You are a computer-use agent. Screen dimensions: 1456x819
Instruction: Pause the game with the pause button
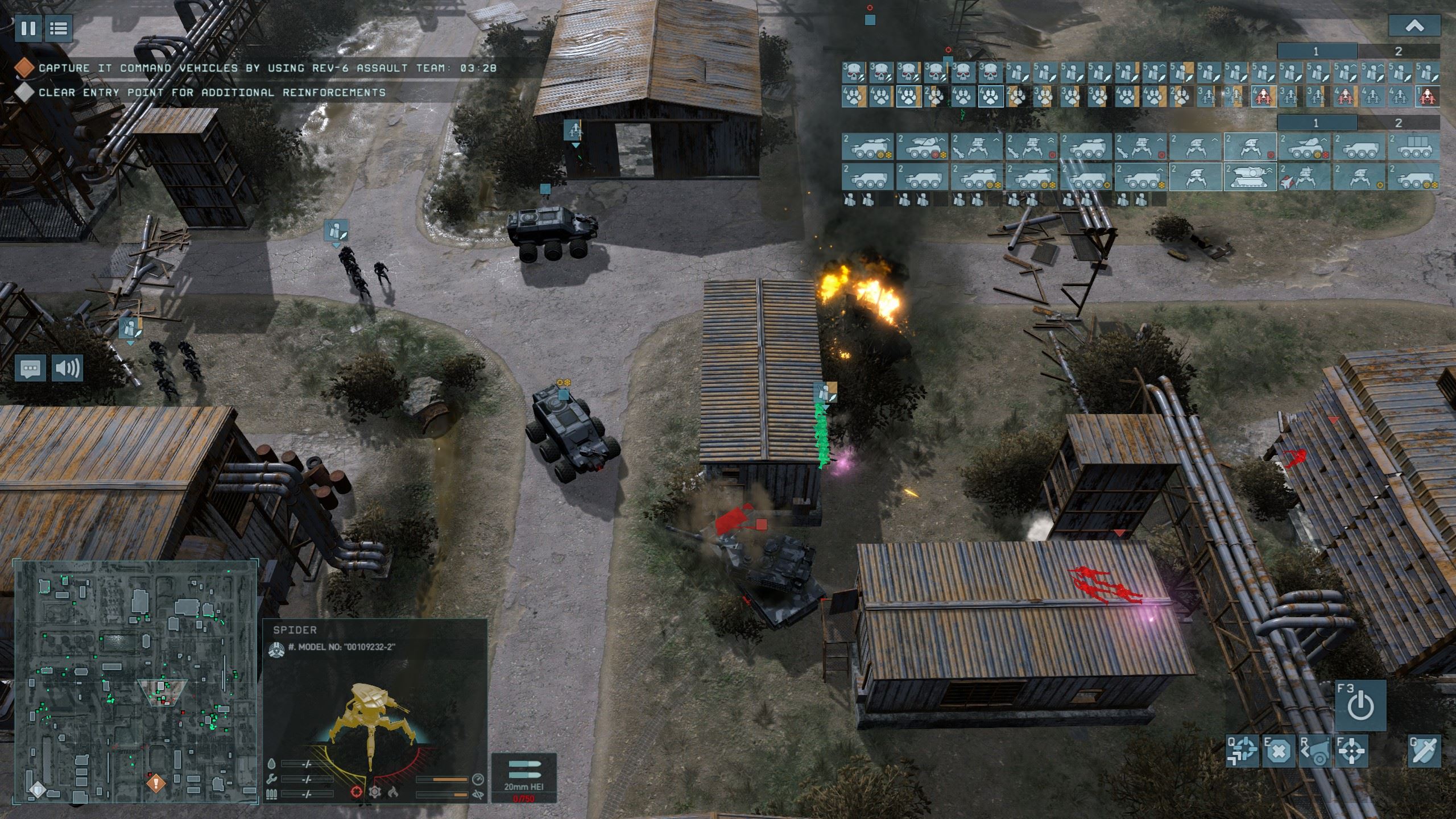[x=28, y=28]
